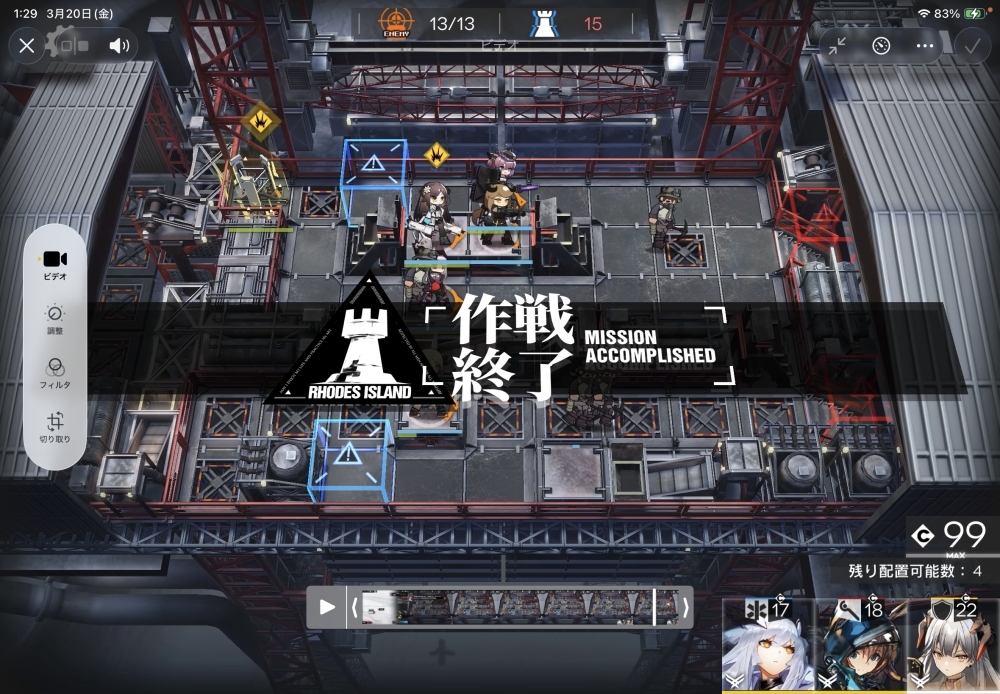
Task: Choose the blue-helmet operator card costing 18
Action: point(861,645)
